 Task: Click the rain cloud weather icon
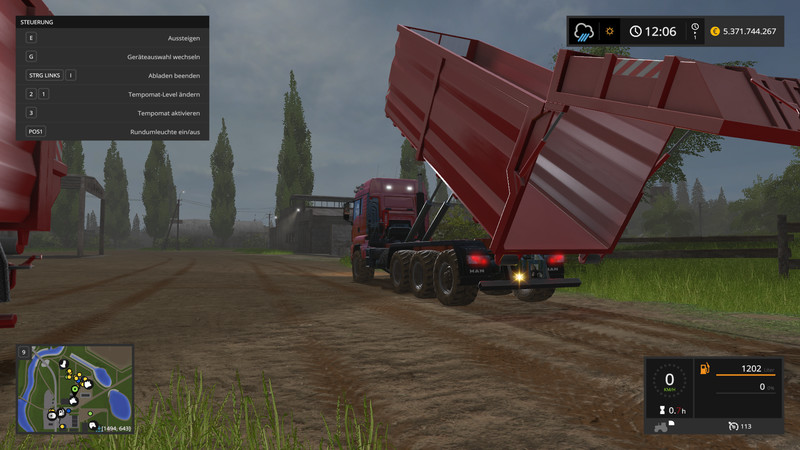[584, 31]
